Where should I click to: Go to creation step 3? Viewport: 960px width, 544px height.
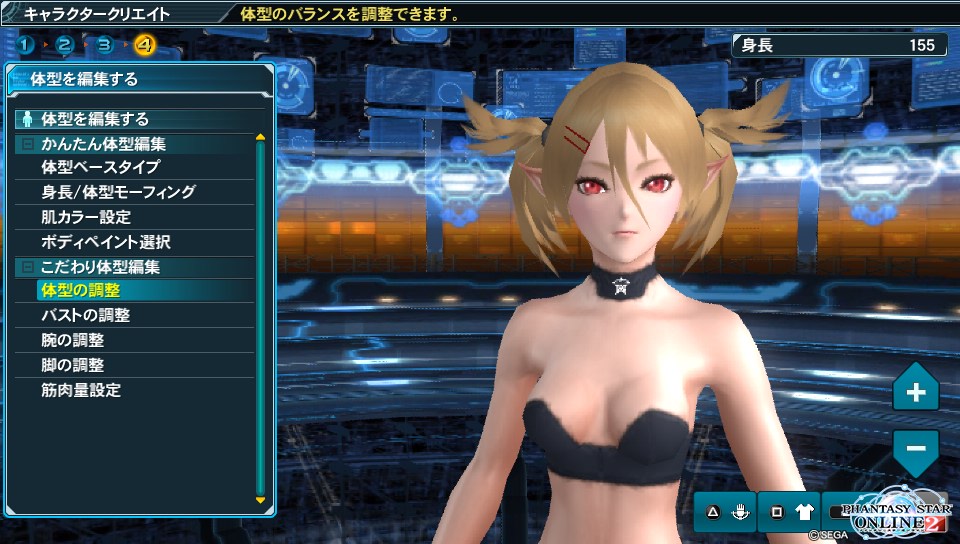[x=104, y=45]
